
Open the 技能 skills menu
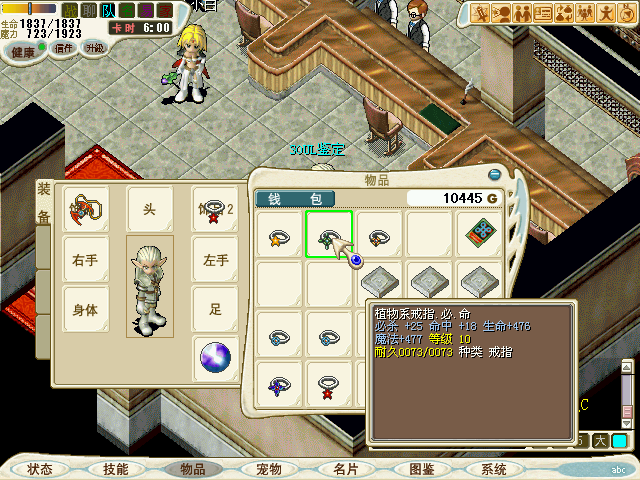click(115, 469)
